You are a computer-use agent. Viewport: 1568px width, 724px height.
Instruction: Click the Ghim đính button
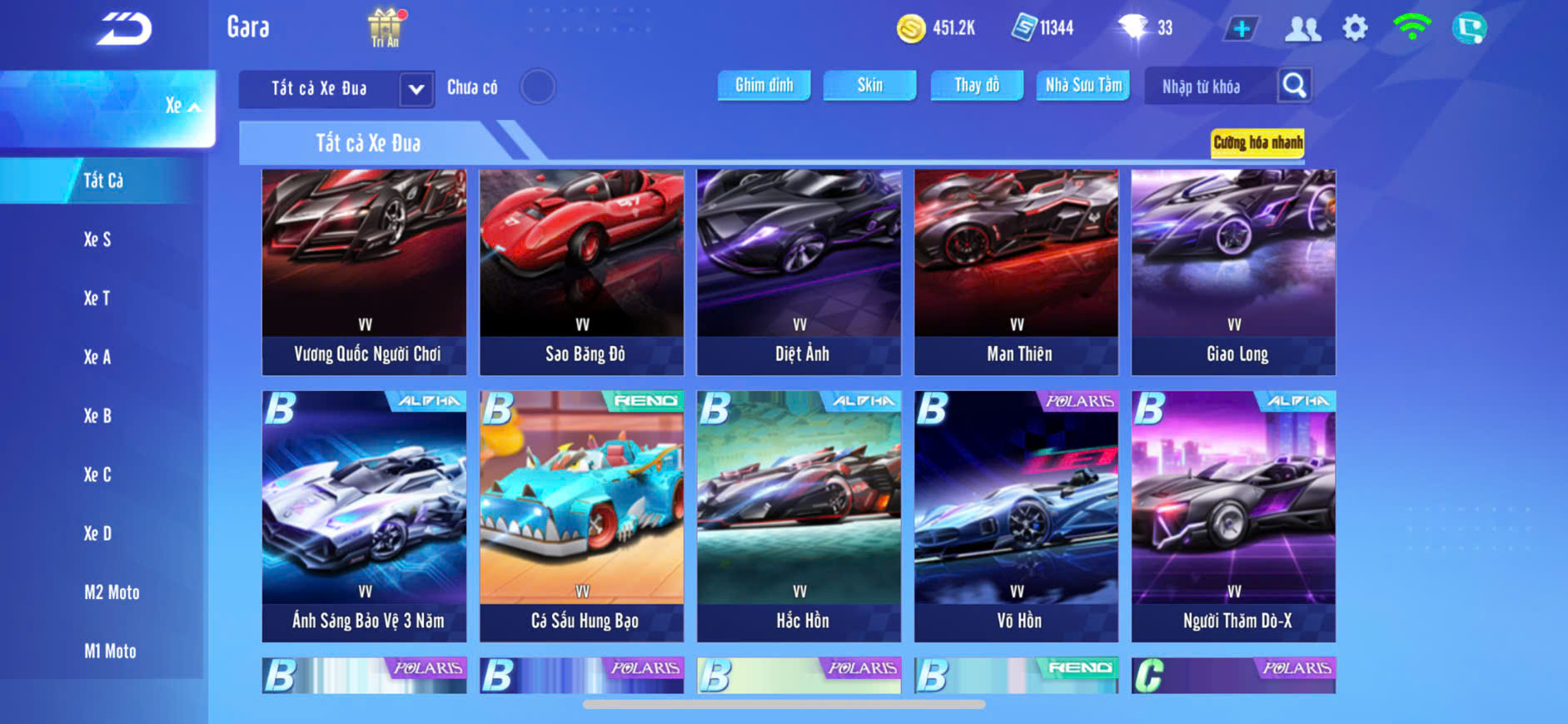(x=764, y=85)
